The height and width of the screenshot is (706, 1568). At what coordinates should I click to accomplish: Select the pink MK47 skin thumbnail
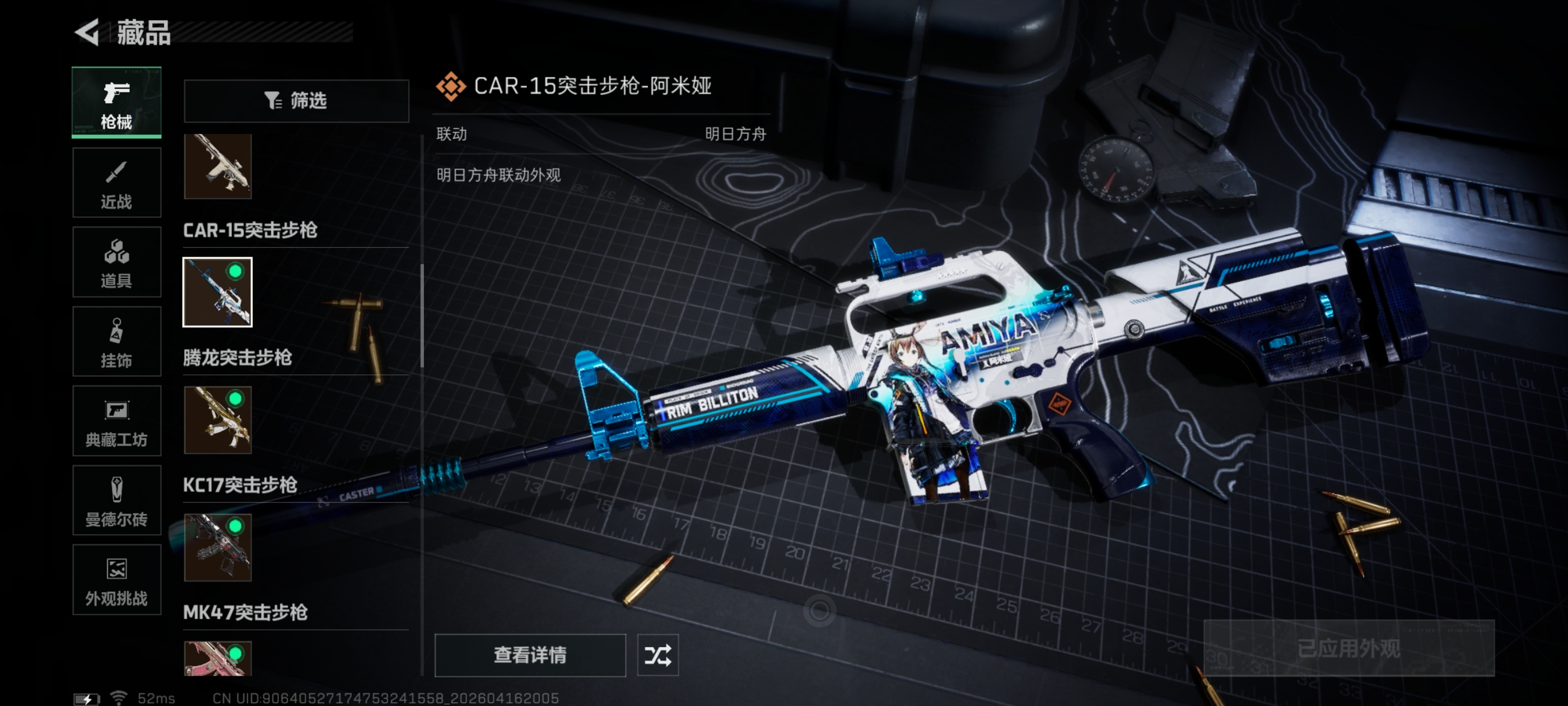[218, 658]
